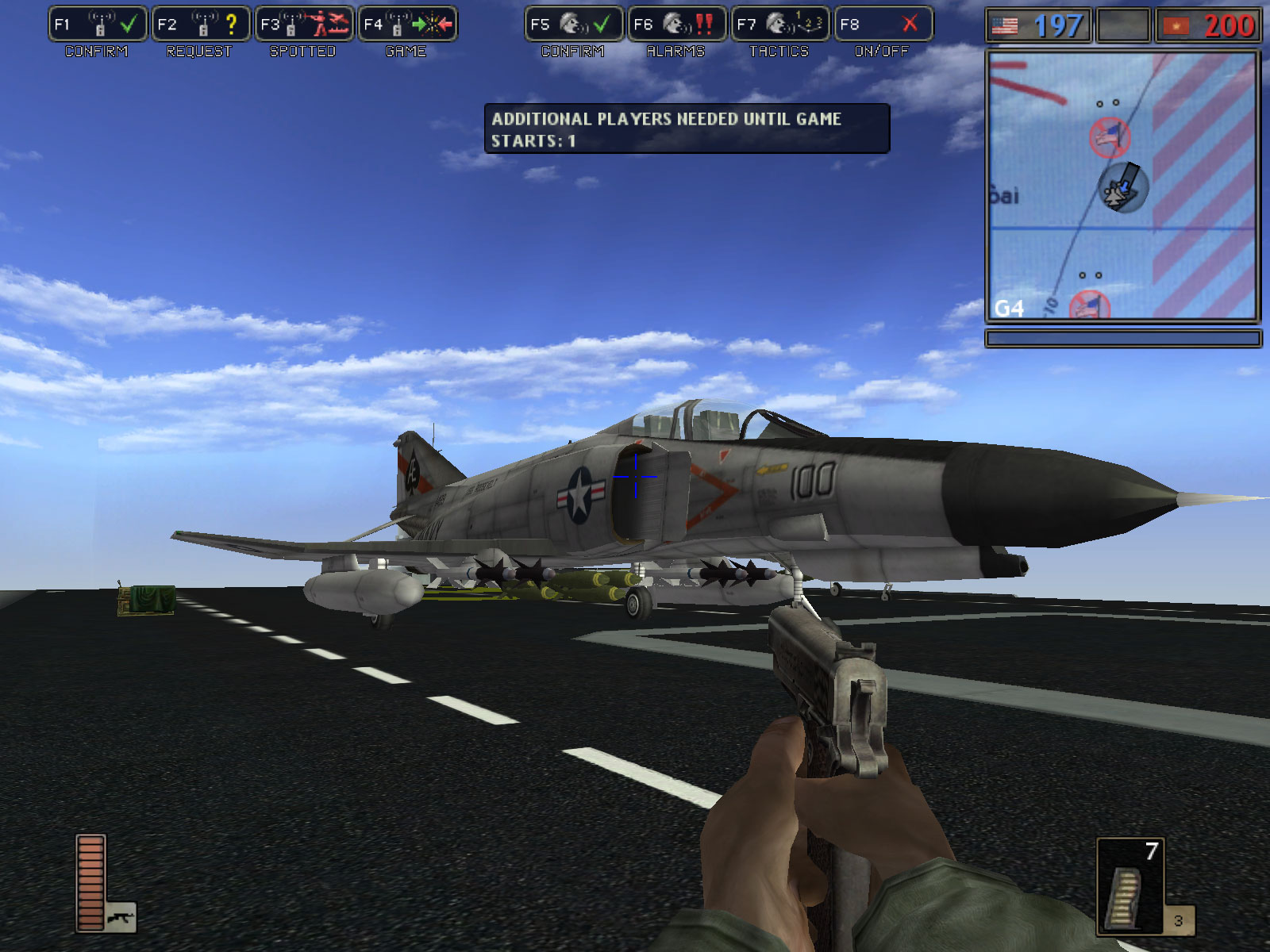Choose the F2 Request radio command
Image resolution: width=1270 pixels, height=952 pixels.
tap(200, 25)
